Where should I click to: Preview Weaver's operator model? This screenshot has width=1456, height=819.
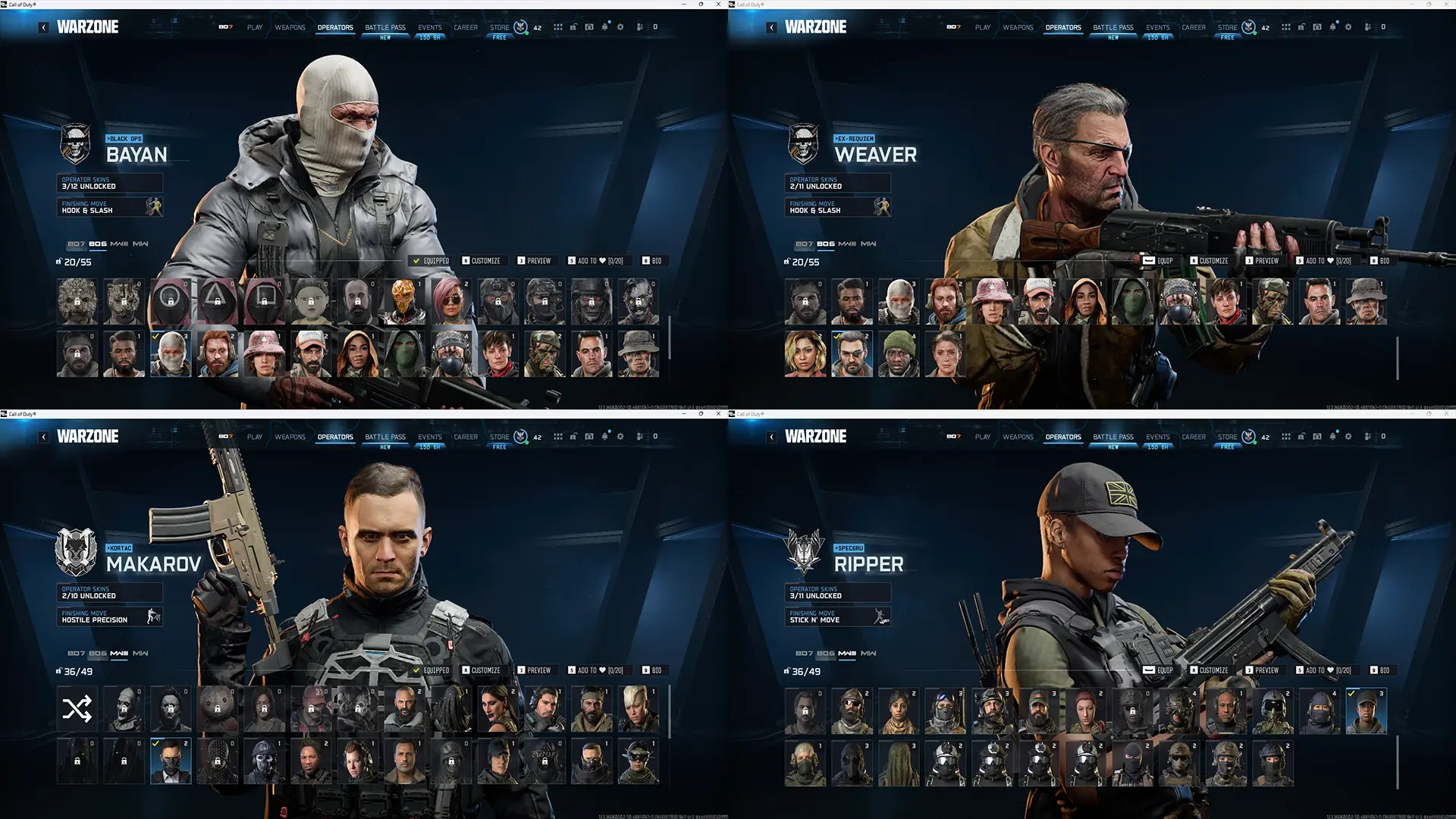(x=1263, y=261)
